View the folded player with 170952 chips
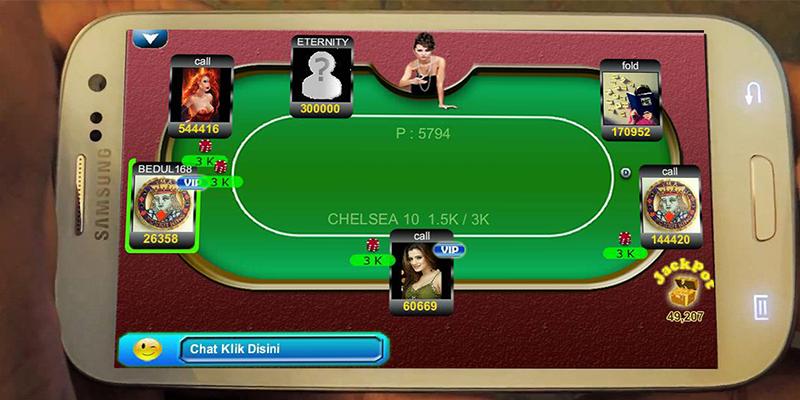 [630, 97]
